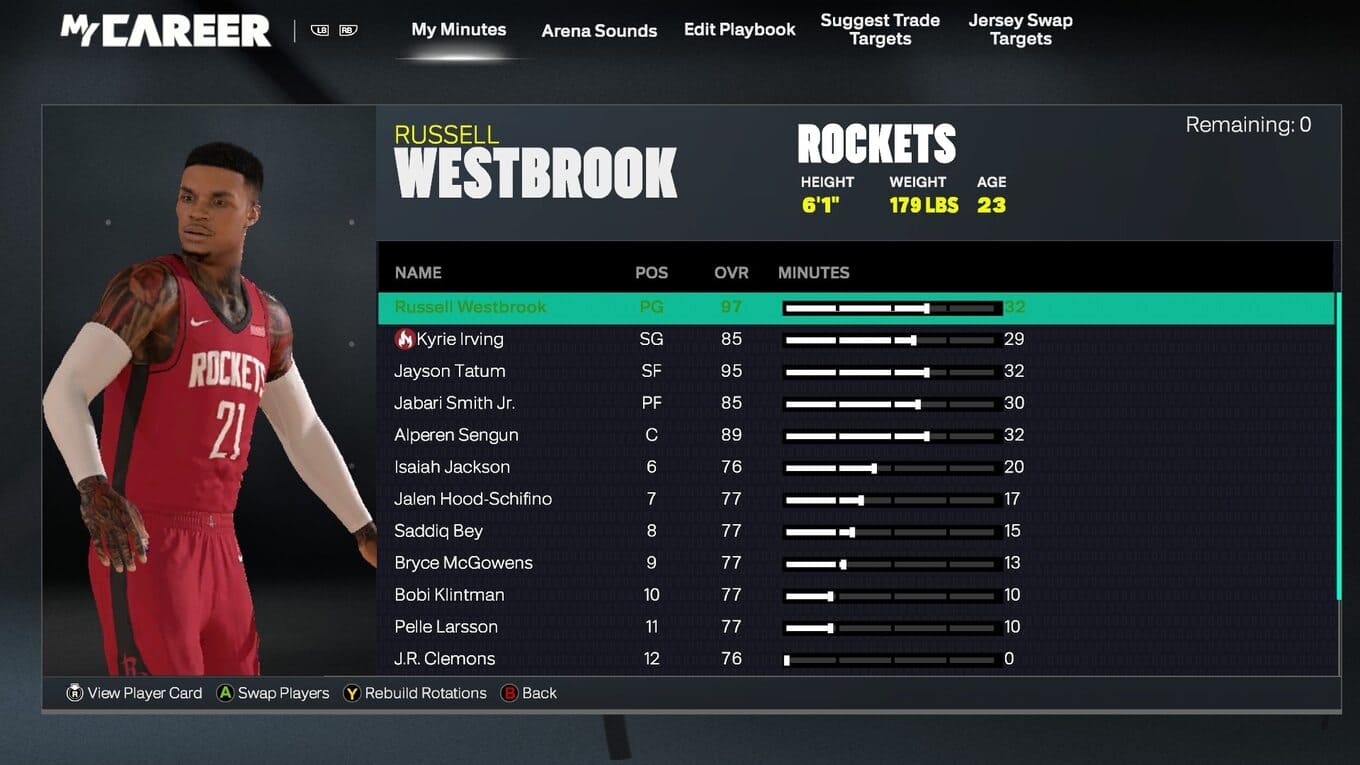This screenshot has width=1360, height=765.
Task: Select Saddiq Bey in the rotation
Action: 438,531
